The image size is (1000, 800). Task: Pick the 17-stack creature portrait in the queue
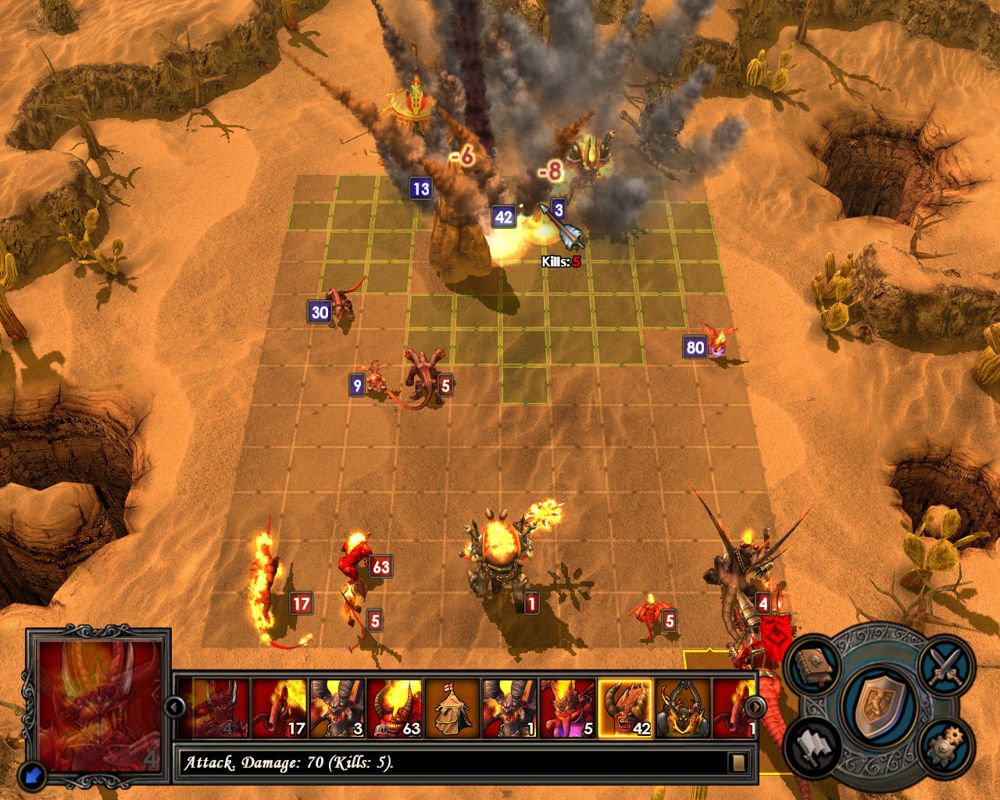click(x=280, y=707)
